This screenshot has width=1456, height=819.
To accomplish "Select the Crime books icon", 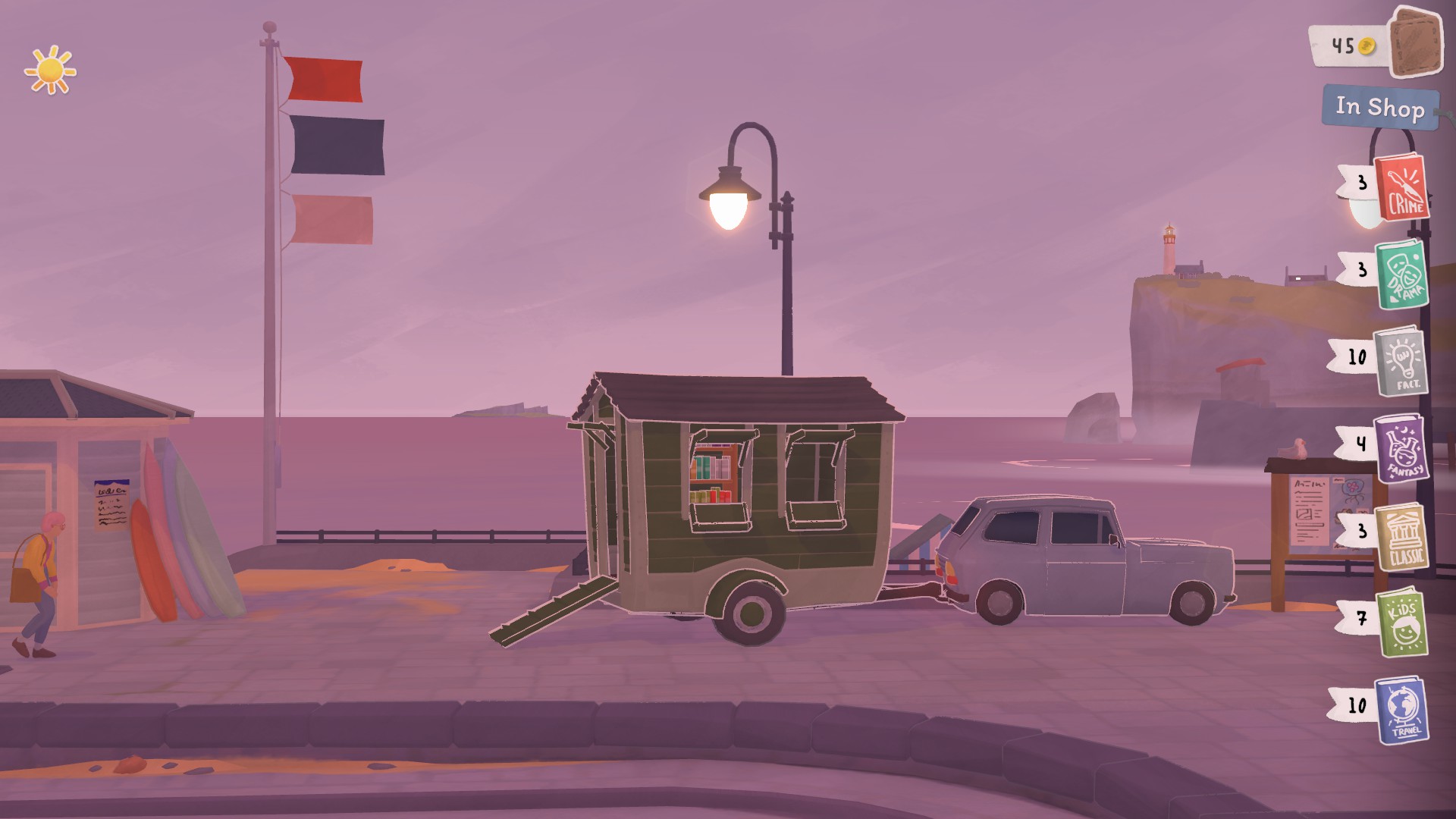I will click(x=1401, y=189).
